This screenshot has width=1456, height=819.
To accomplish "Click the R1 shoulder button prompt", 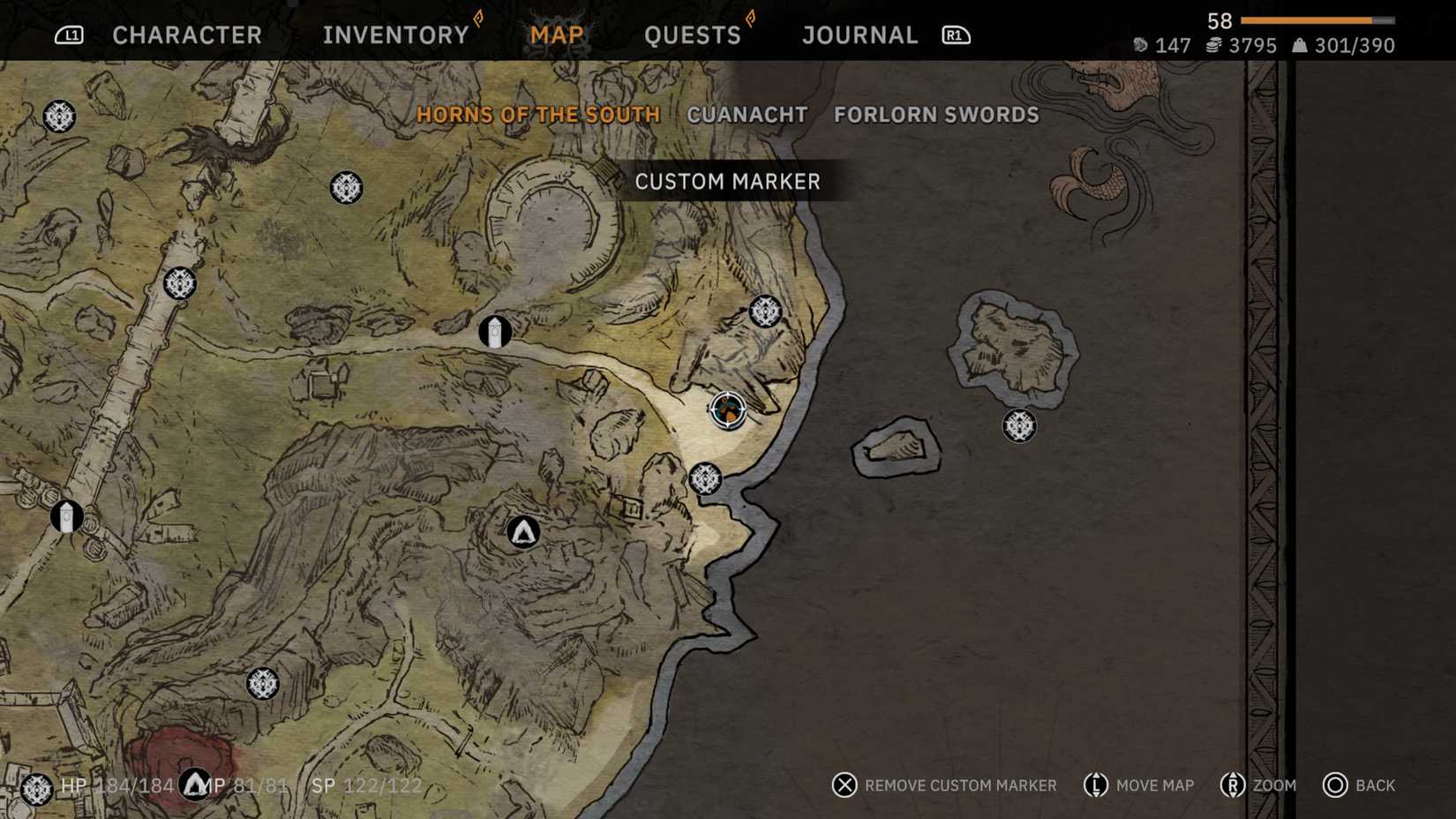I will coord(956,35).
